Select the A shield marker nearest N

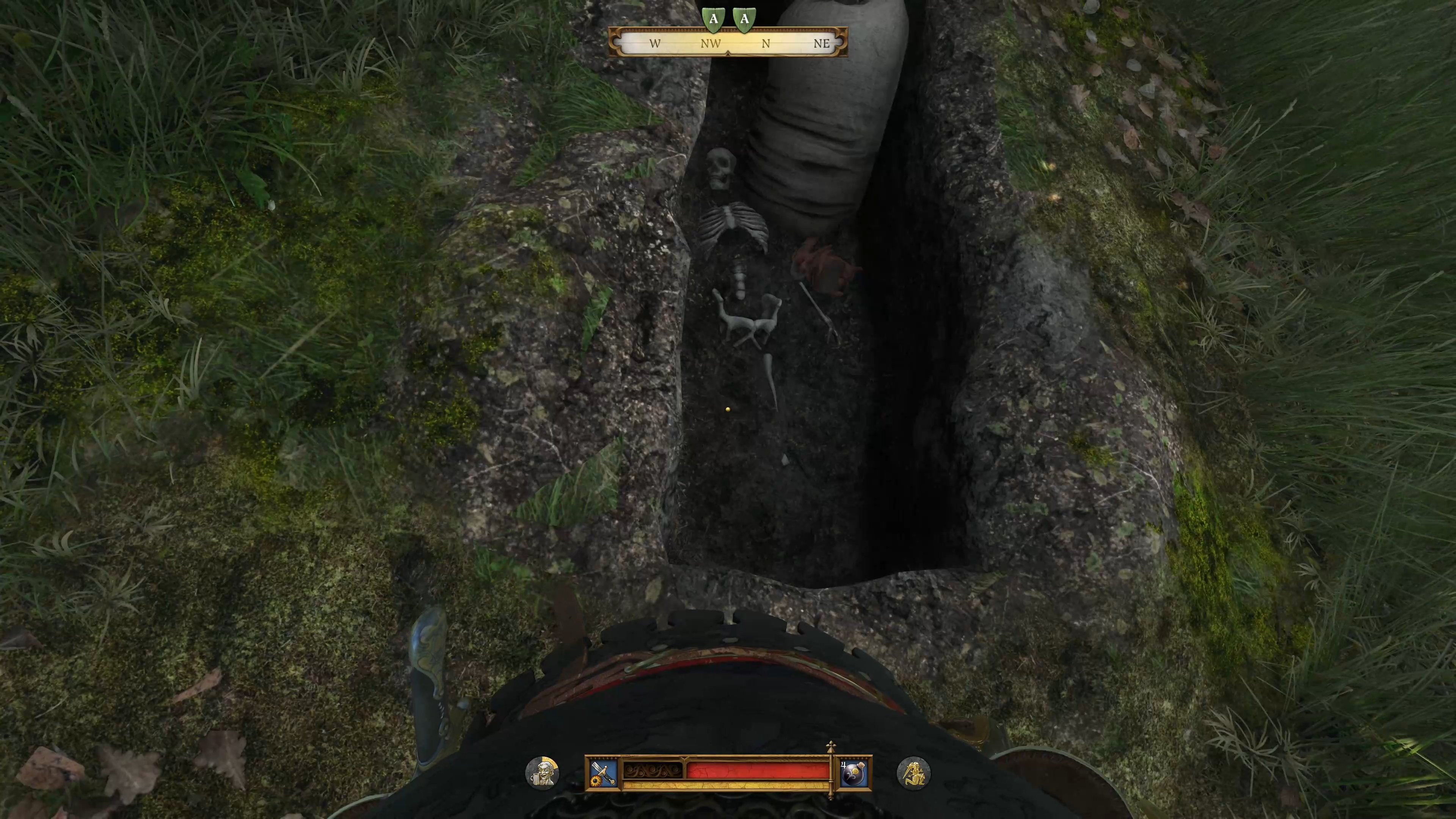[744, 19]
